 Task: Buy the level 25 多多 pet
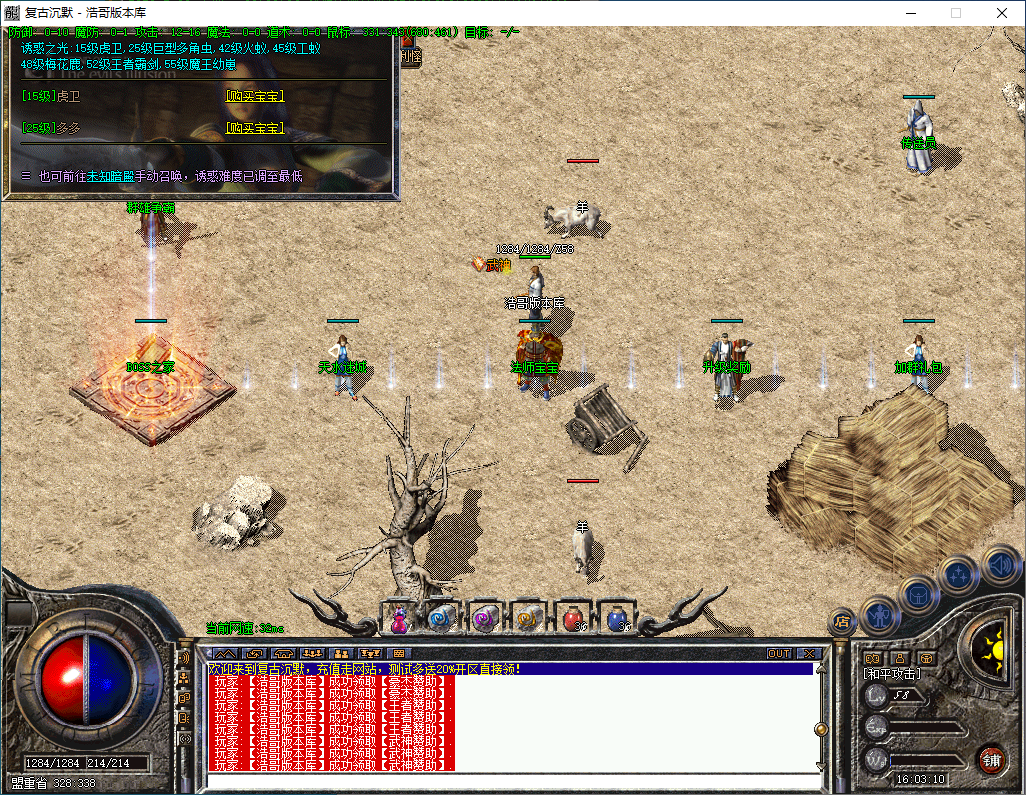[x=254, y=128]
